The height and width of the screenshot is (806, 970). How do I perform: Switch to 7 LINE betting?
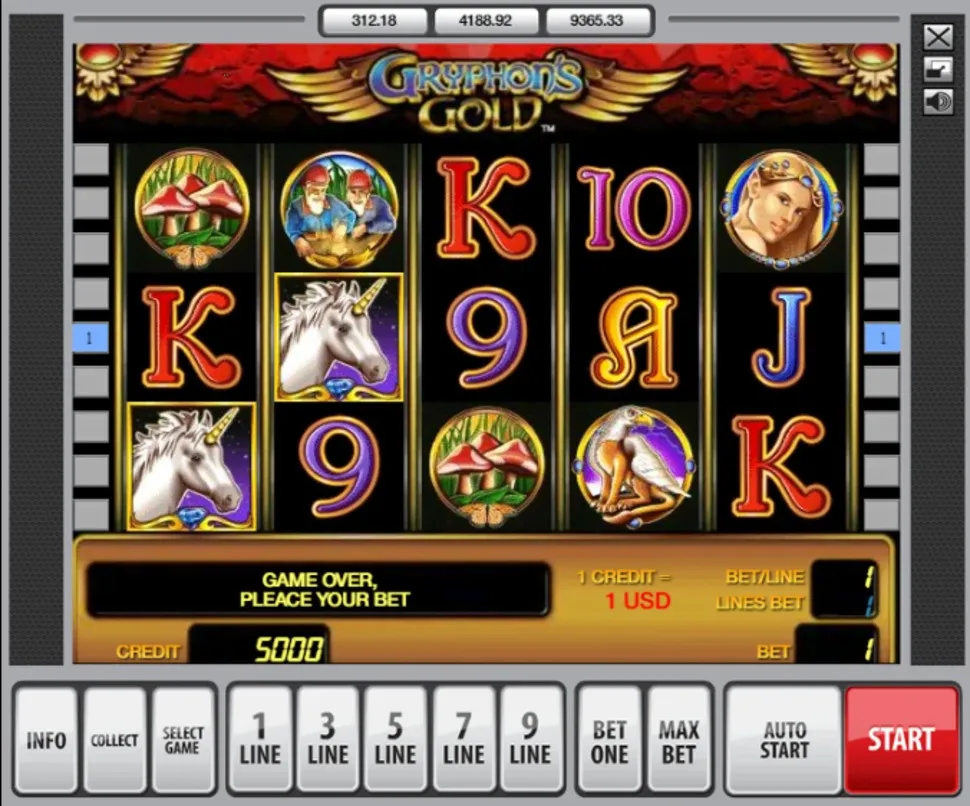[x=463, y=740]
